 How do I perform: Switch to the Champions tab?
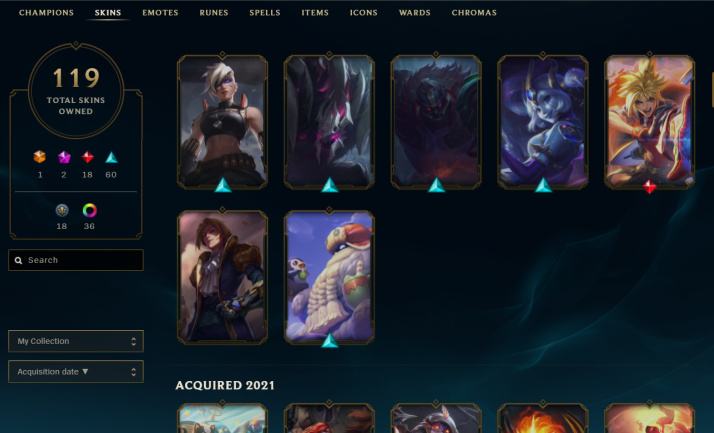[x=46, y=13]
